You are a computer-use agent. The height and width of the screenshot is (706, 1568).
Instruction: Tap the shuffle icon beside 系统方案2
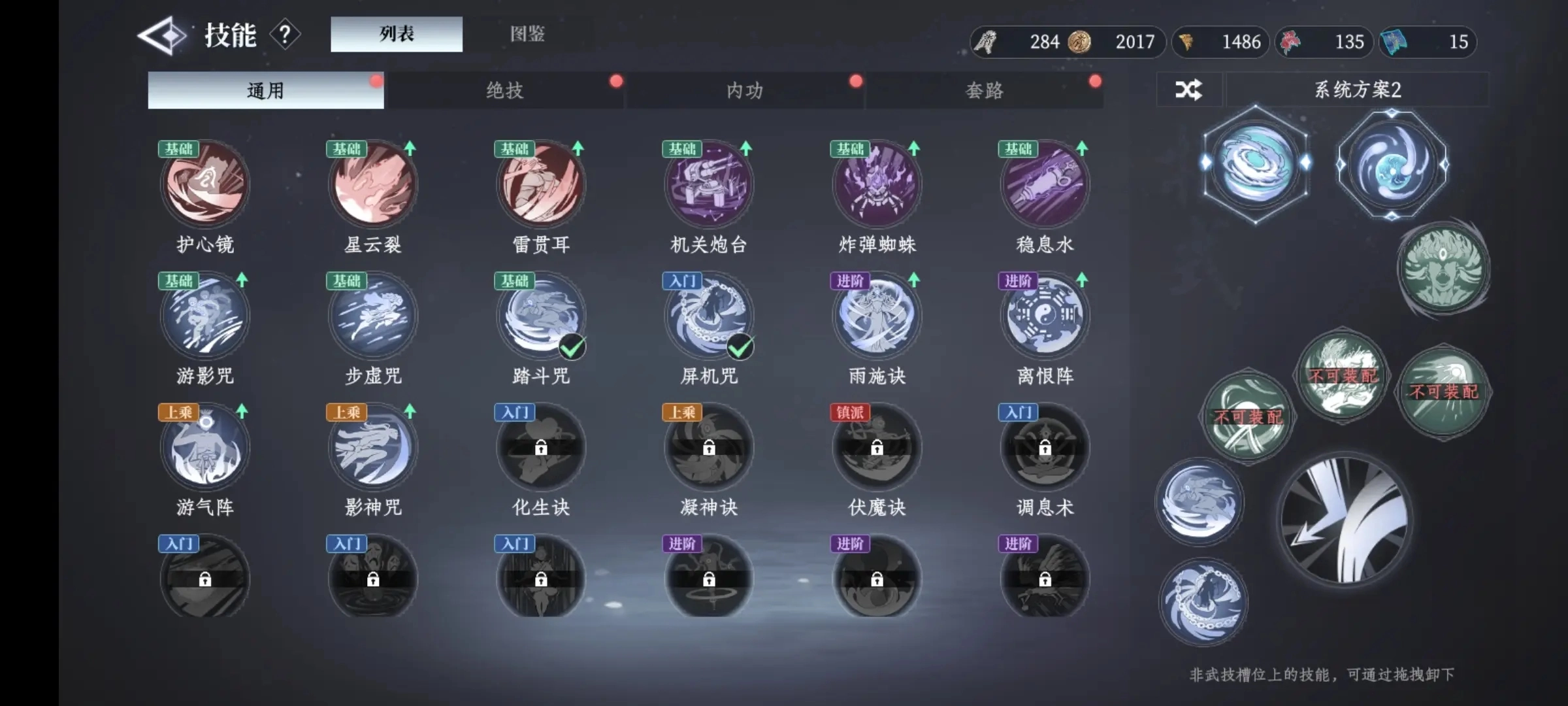coord(1189,90)
